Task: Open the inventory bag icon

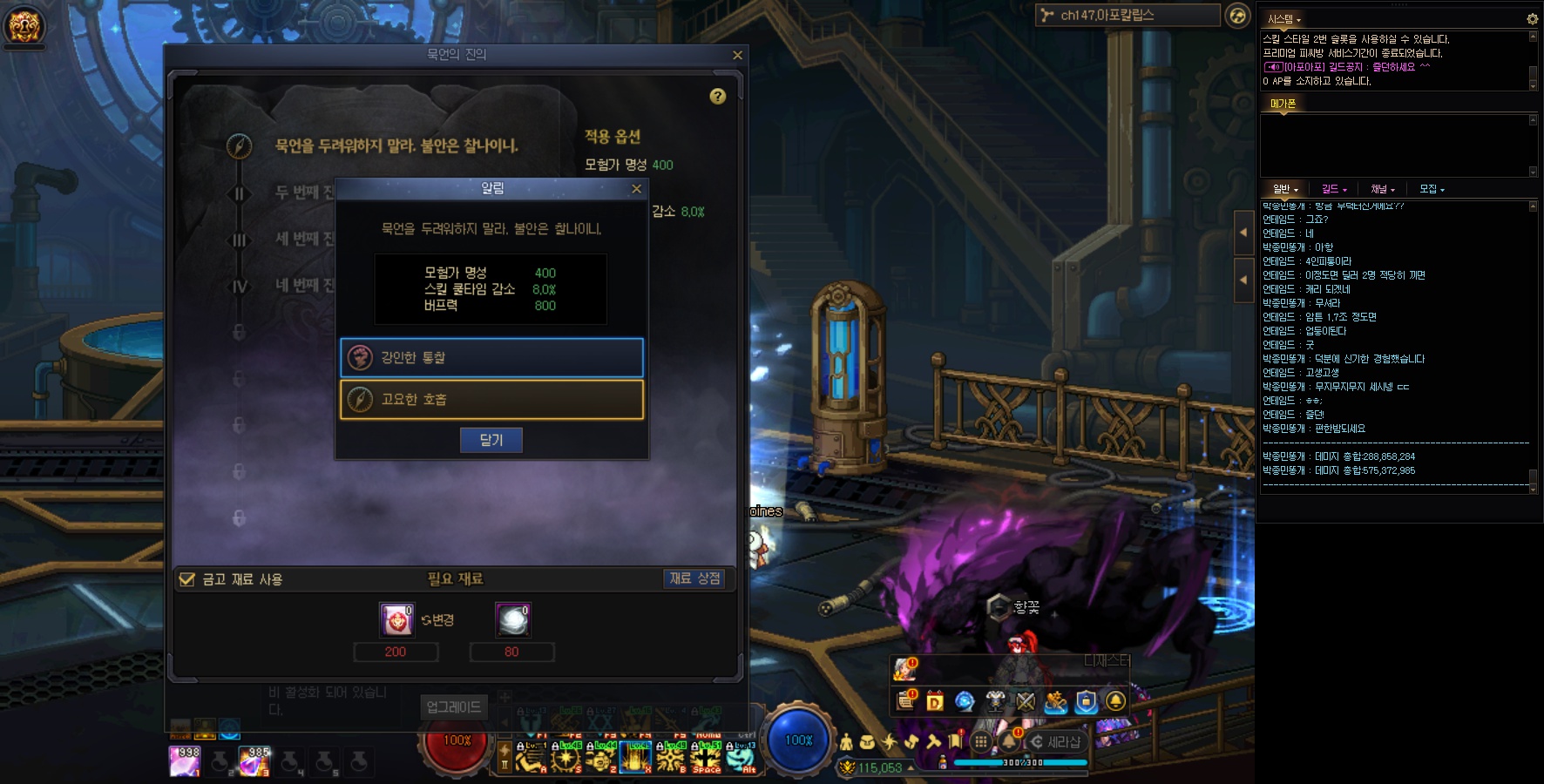Action: click(867, 742)
